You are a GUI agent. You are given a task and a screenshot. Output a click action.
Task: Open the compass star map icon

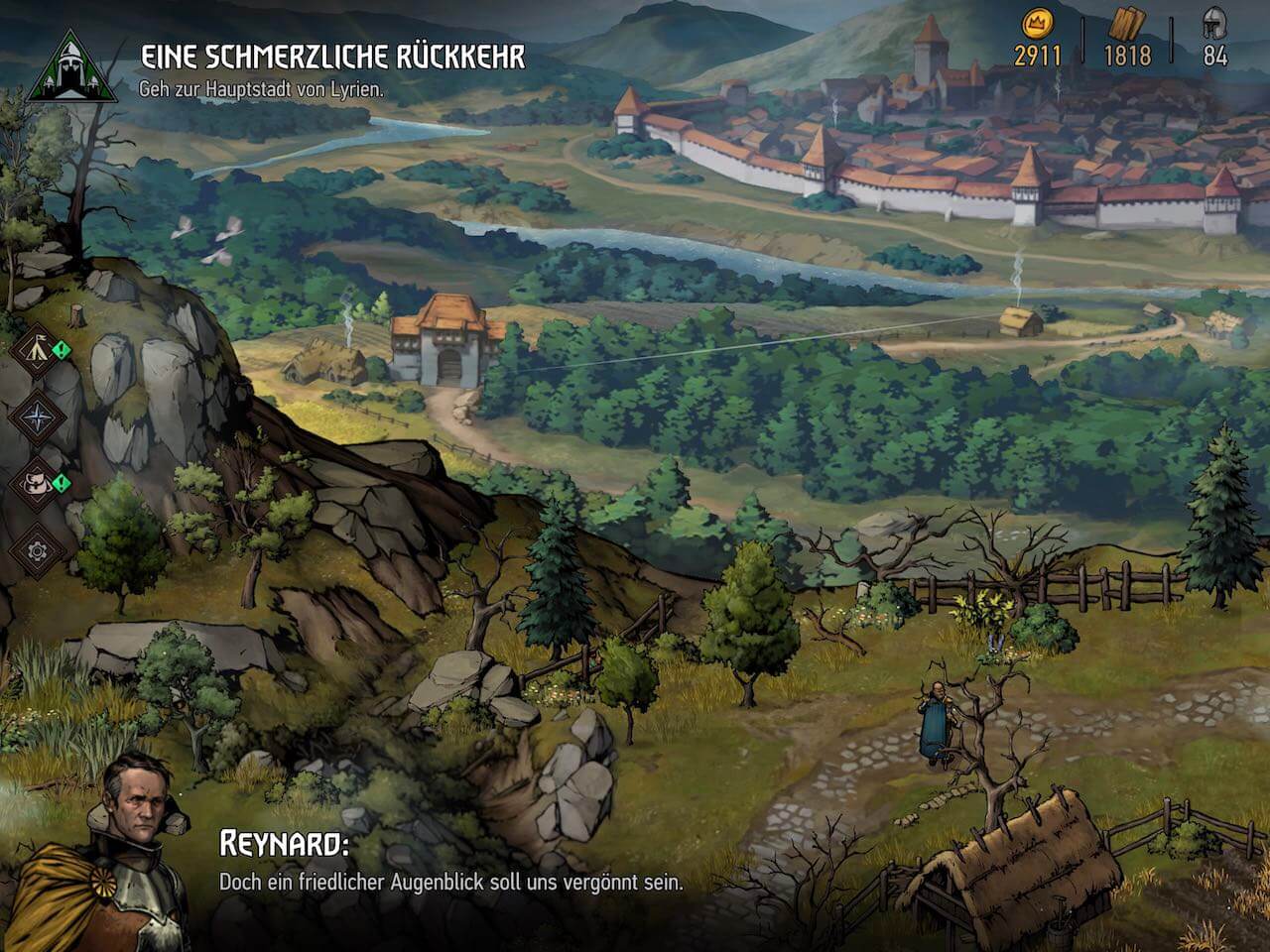(x=37, y=416)
